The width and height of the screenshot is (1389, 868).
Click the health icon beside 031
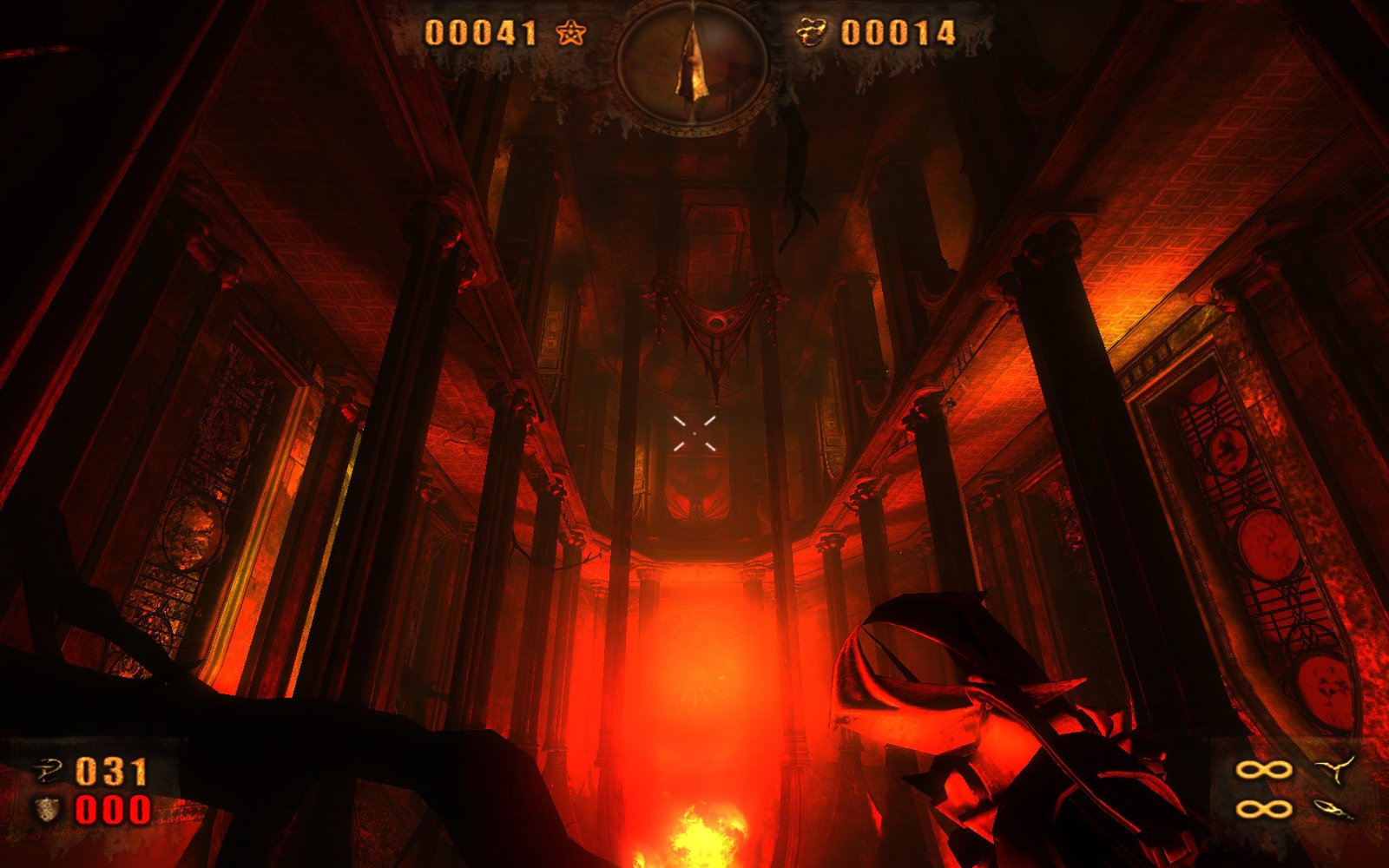47,769
